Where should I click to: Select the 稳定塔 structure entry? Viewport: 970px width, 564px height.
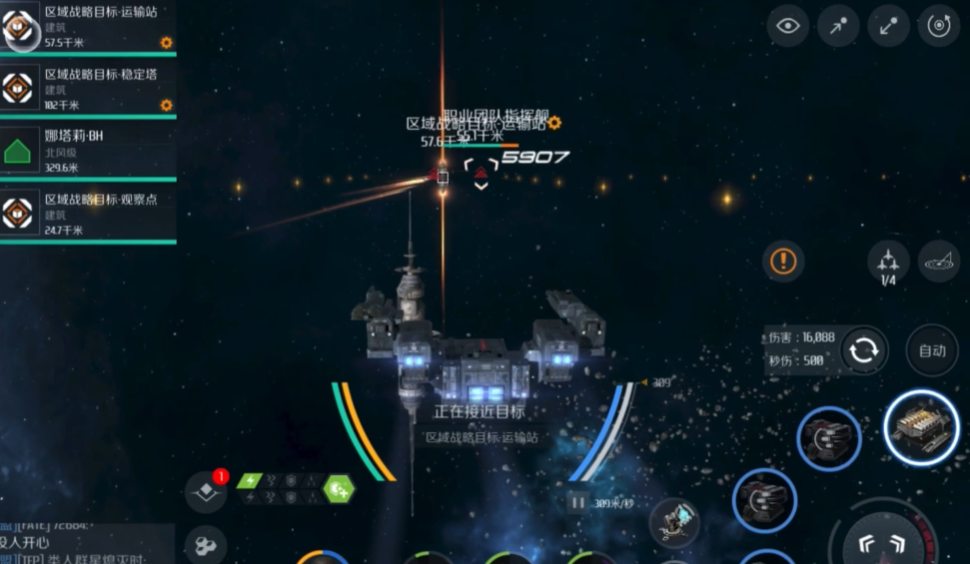point(88,88)
